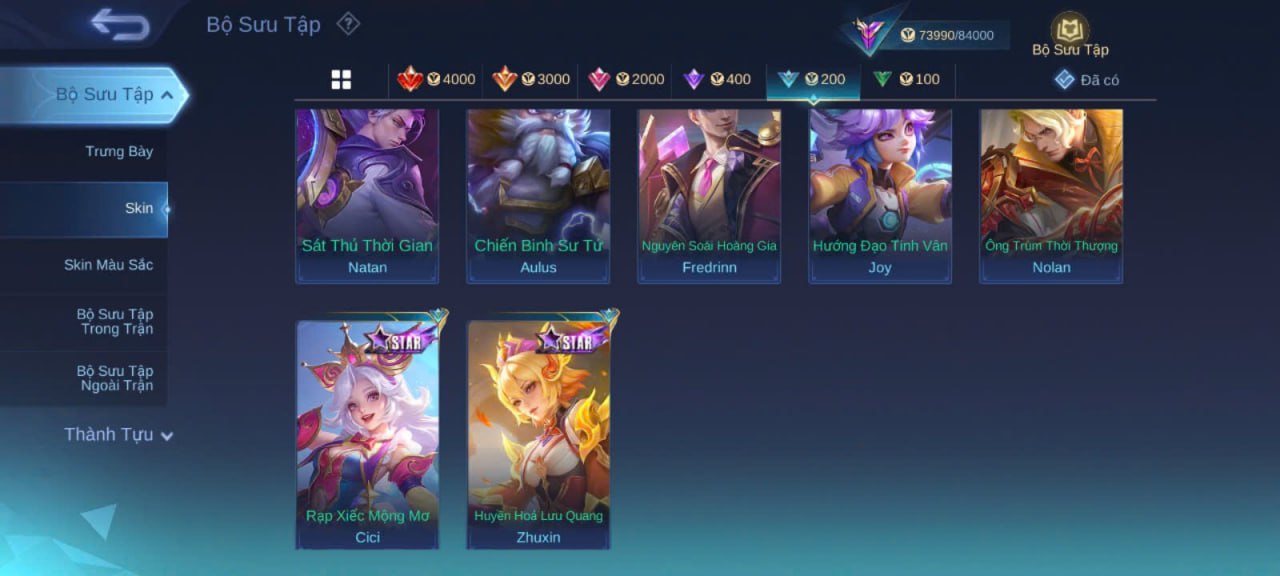
Task: Toggle the Đã có owned filter
Action: 1087,80
